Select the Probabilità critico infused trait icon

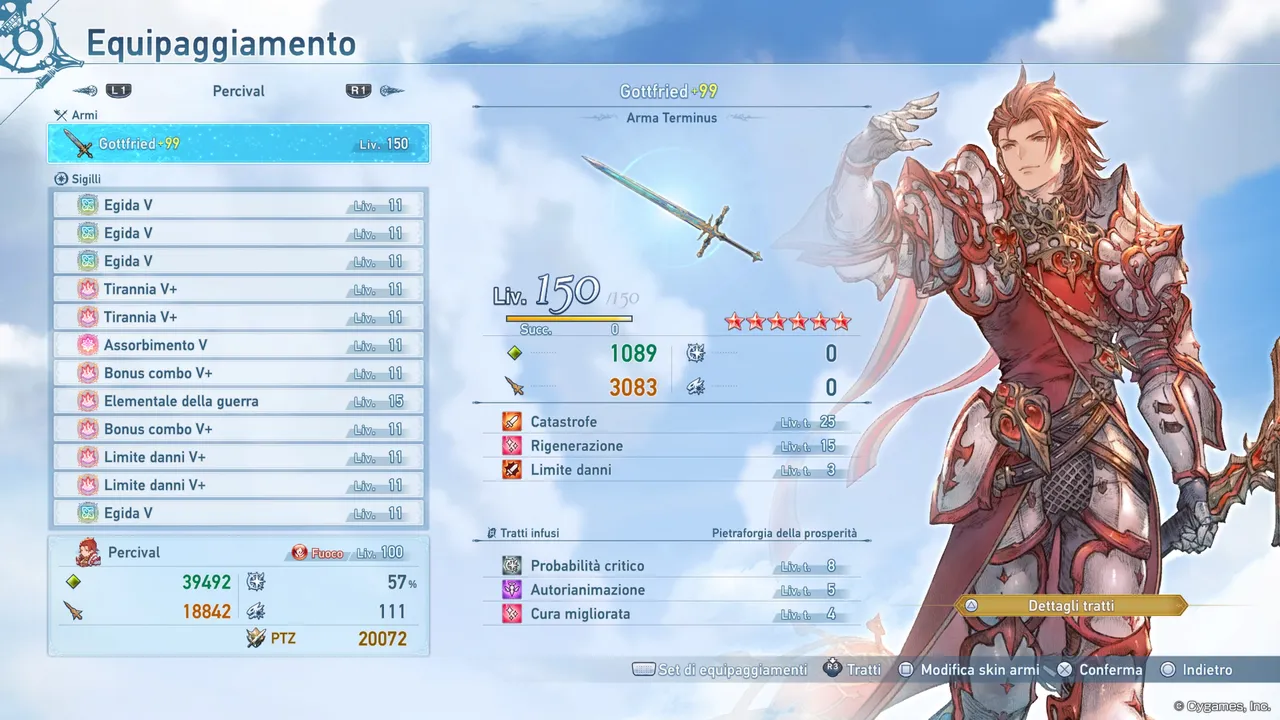(511, 565)
